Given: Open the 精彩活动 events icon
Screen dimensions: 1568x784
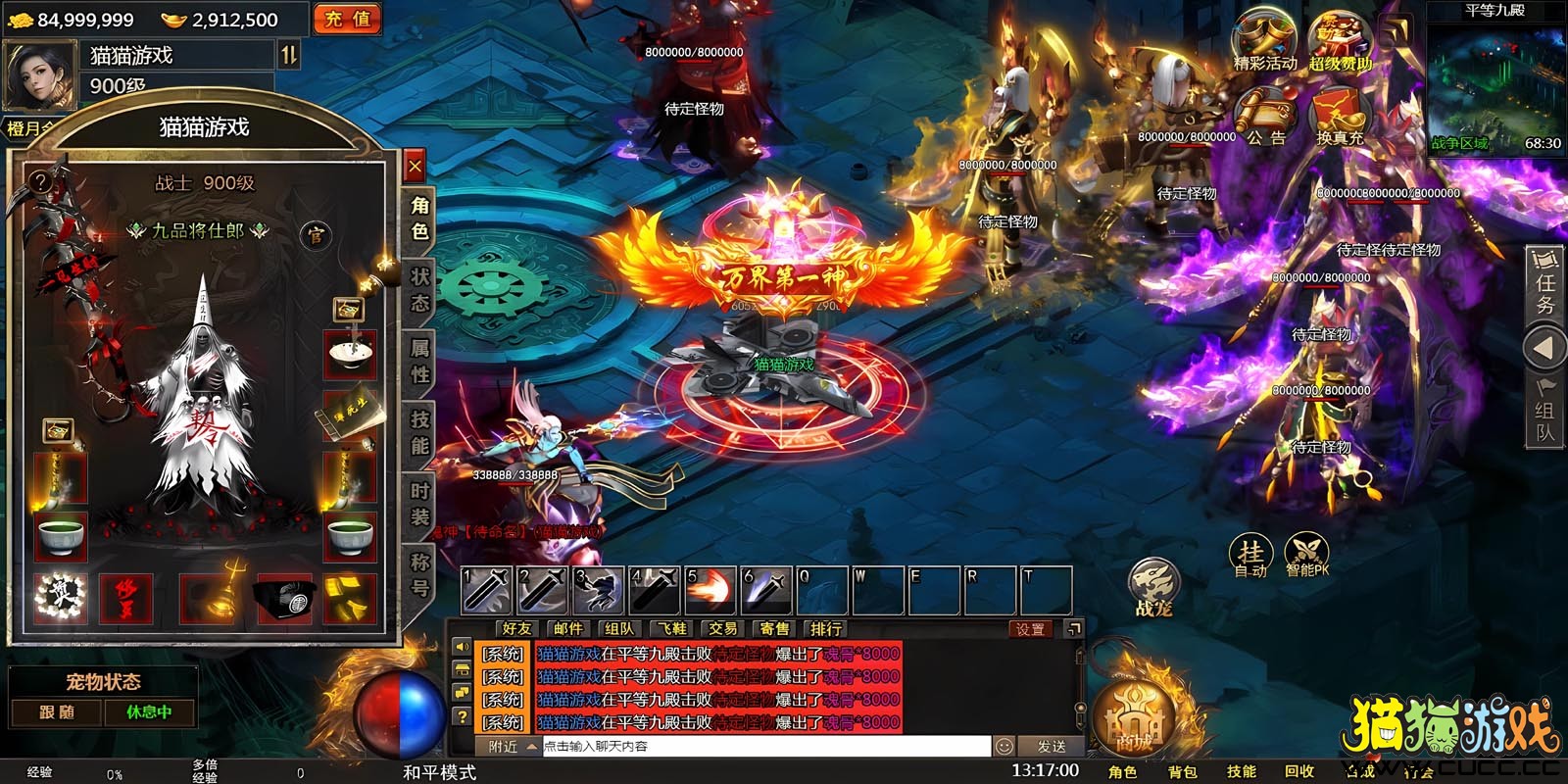Looking at the screenshot, I should [1263, 41].
